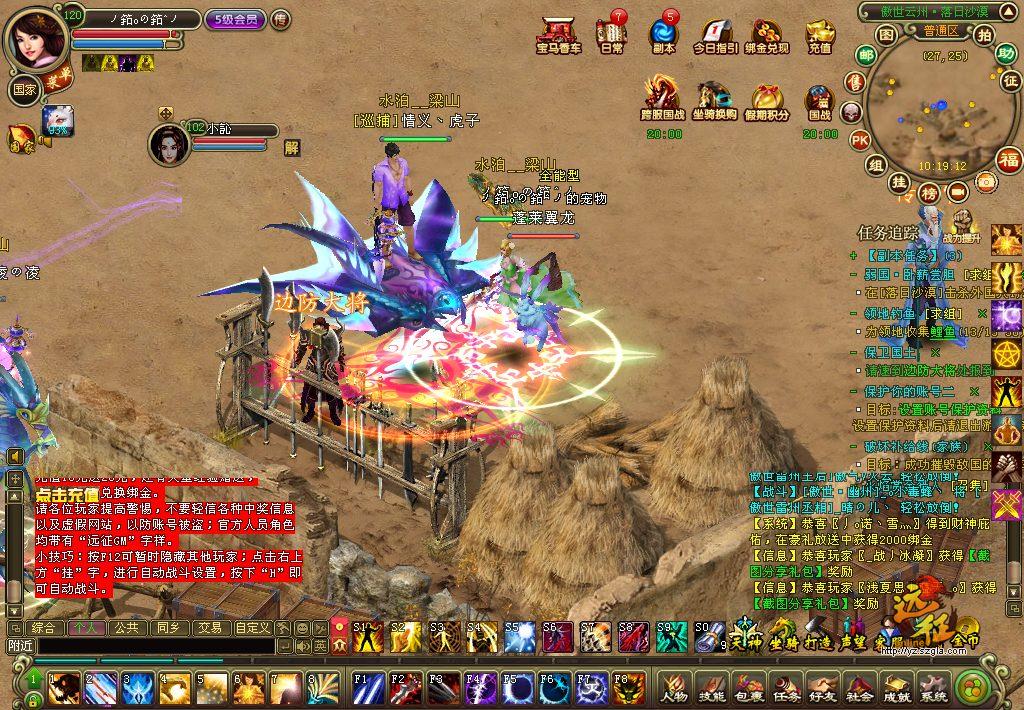Activate the F8 golden beast mask skill
This screenshot has width=1024, height=710.
click(x=630, y=688)
